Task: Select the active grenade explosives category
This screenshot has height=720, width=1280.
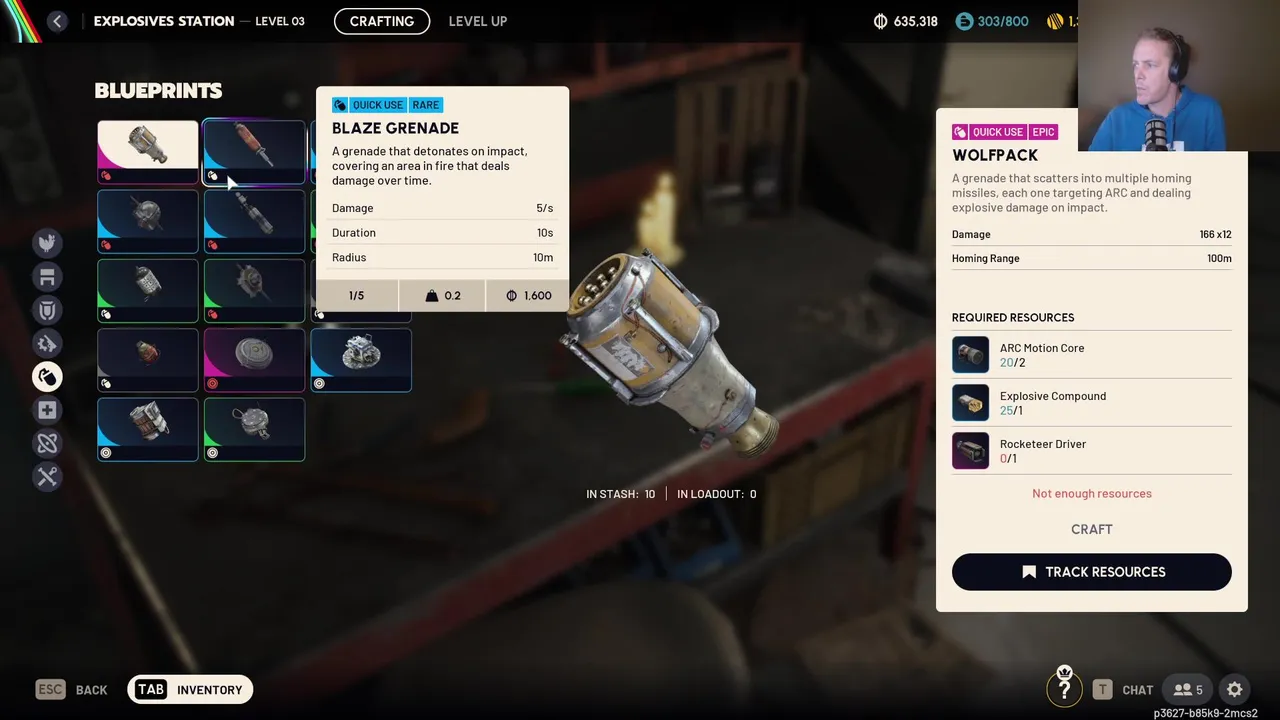Action: click(47, 377)
